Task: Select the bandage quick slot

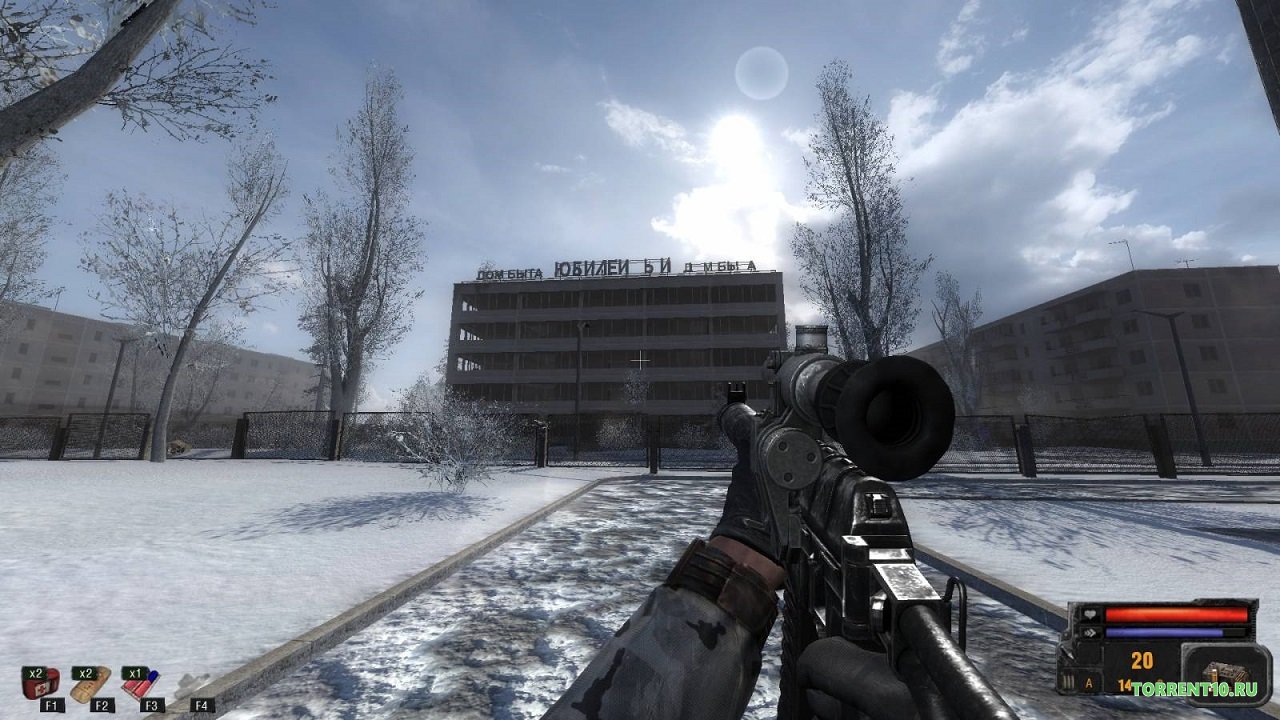Action: pos(91,682)
